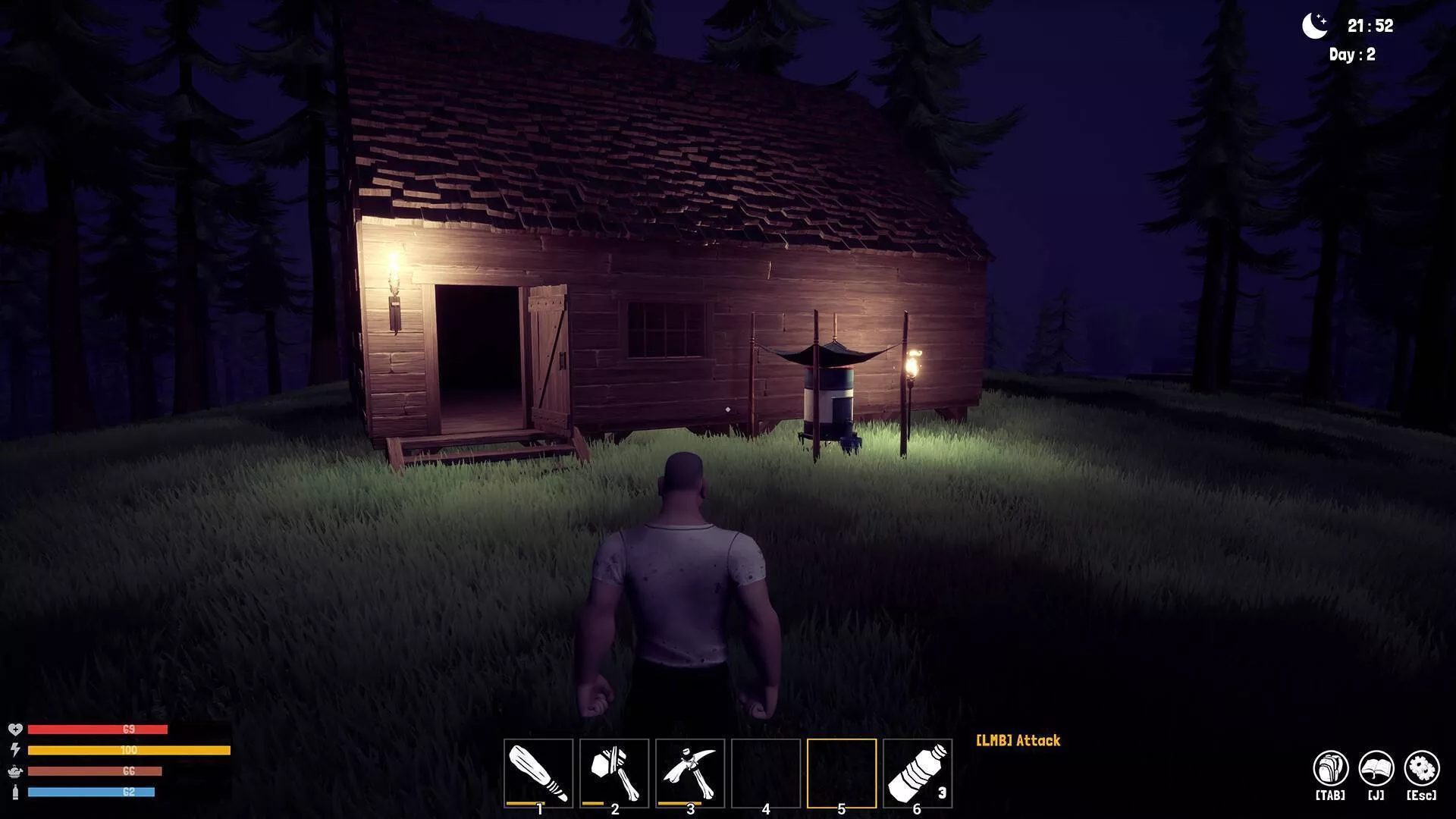Click the highlighted empty slot 5
Viewport: 1456px width, 819px height.
[842, 773]
